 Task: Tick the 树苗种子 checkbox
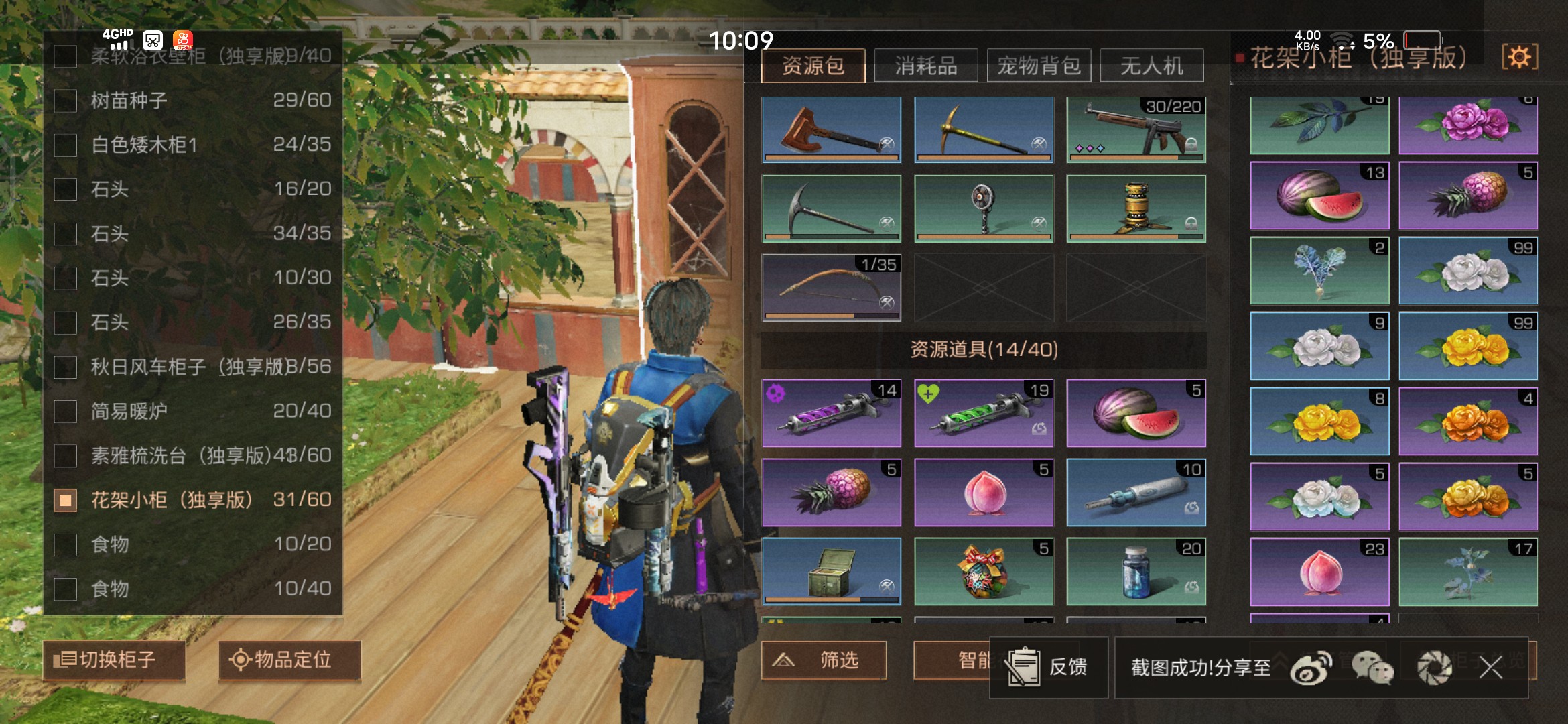point(66,101)
